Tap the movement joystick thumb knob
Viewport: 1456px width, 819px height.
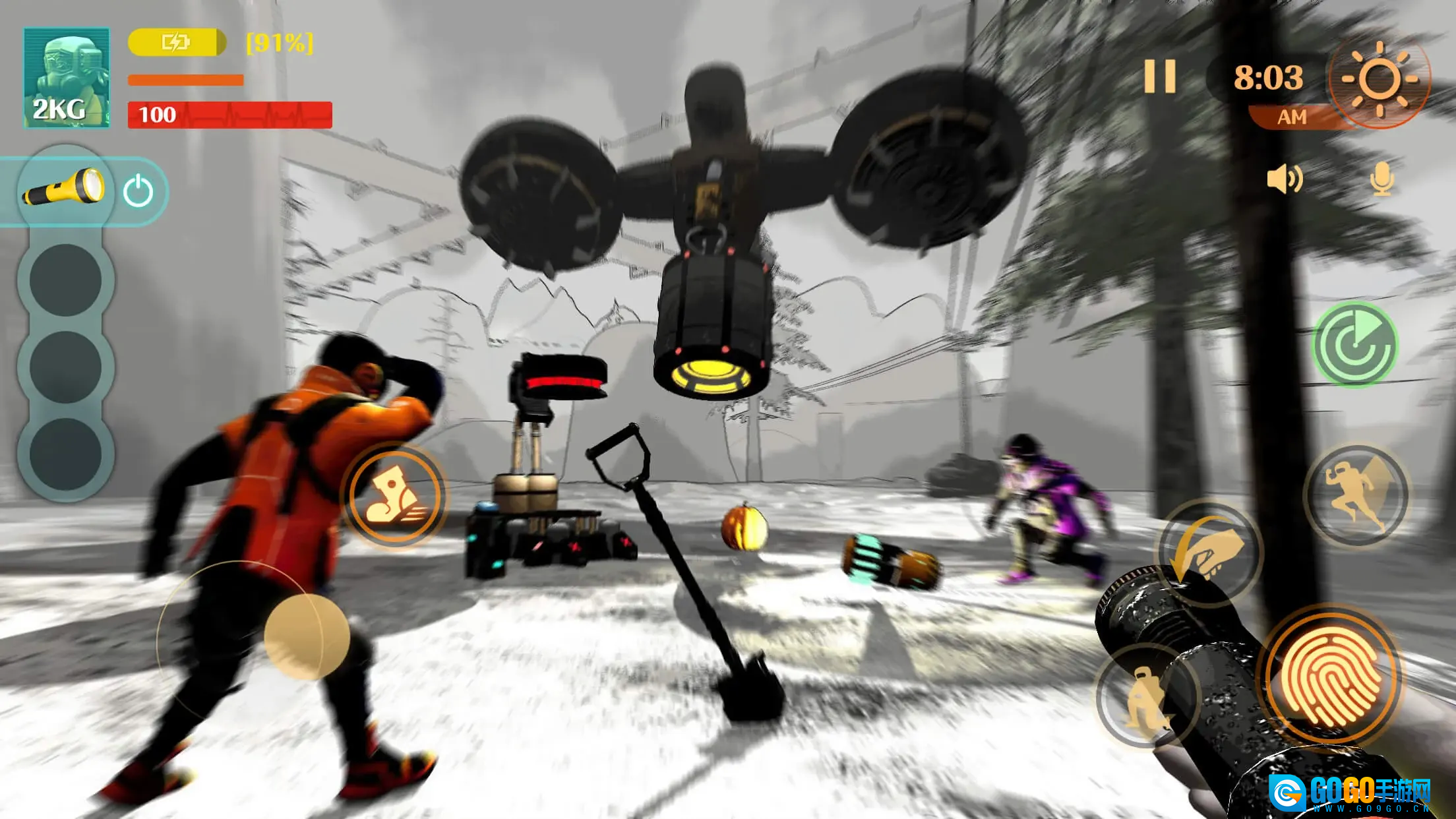pyautogui.click(x=307, y=636)
